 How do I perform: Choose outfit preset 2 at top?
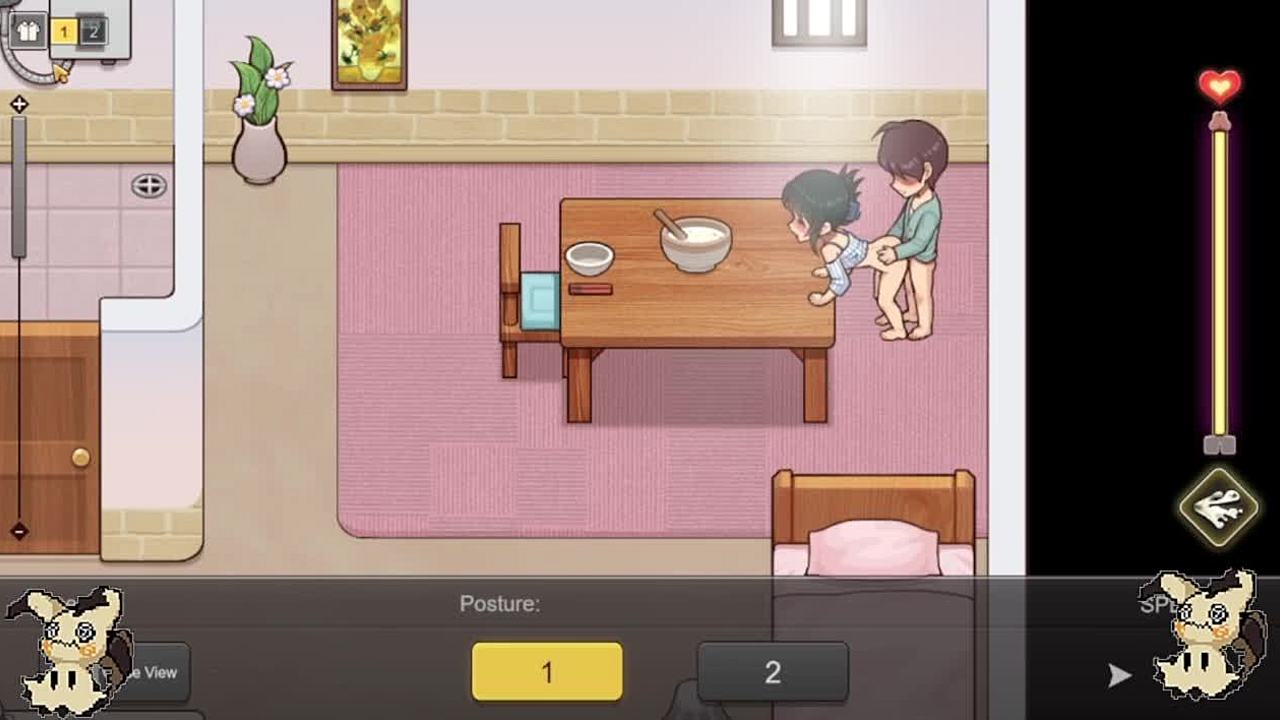coord(92,32)
